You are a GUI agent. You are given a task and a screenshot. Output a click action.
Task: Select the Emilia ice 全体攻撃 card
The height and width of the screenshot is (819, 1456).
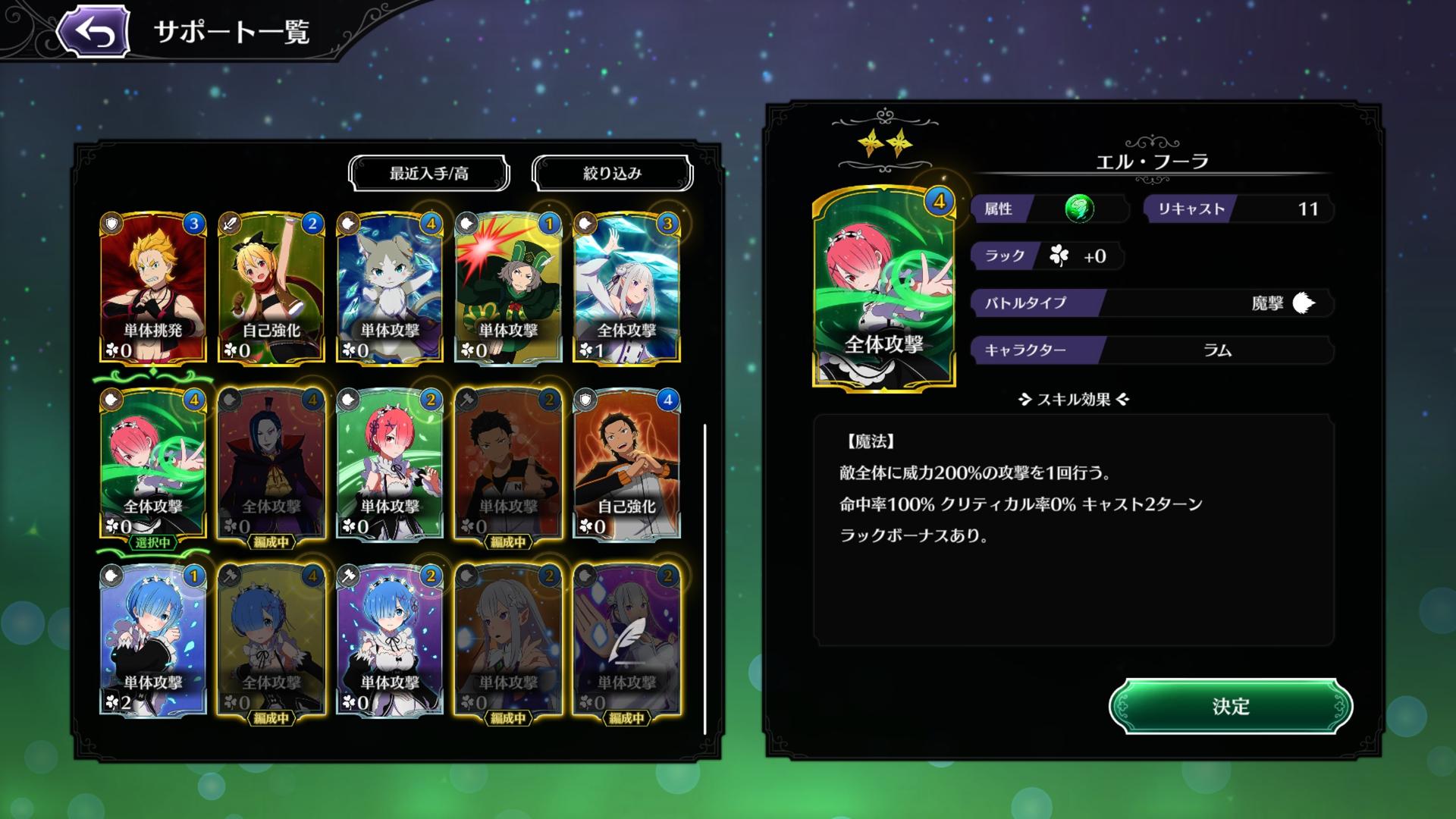coord(626,287)
